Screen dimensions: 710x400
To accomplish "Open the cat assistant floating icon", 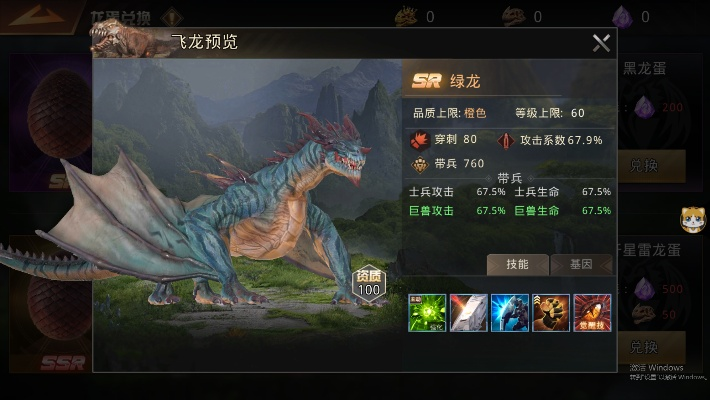I will click(692, 218).
